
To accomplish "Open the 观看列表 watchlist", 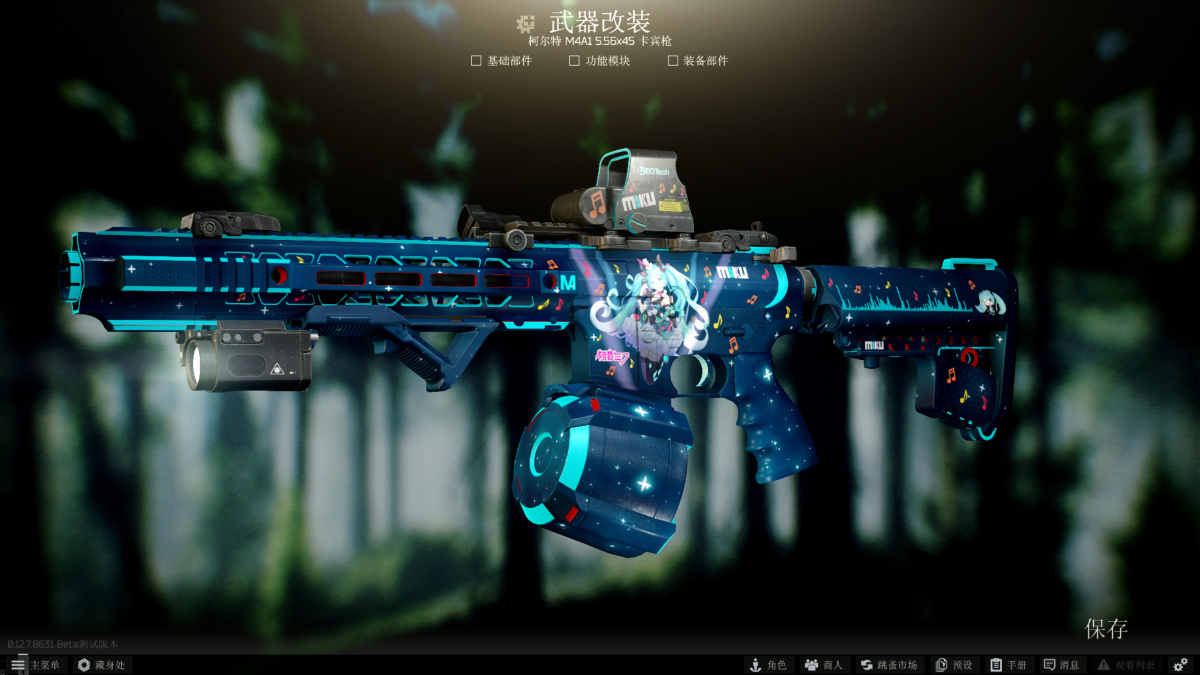I will click(x=1125, y=665).
